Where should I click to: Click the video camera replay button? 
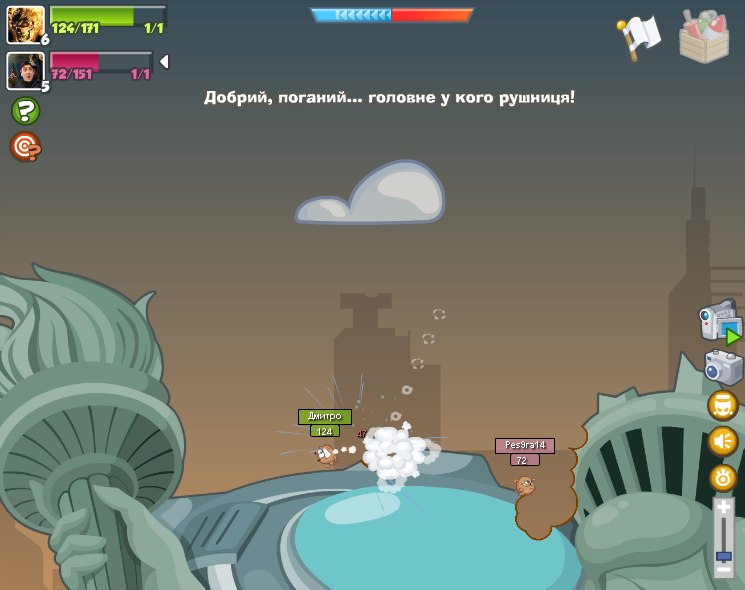(720, 324)
